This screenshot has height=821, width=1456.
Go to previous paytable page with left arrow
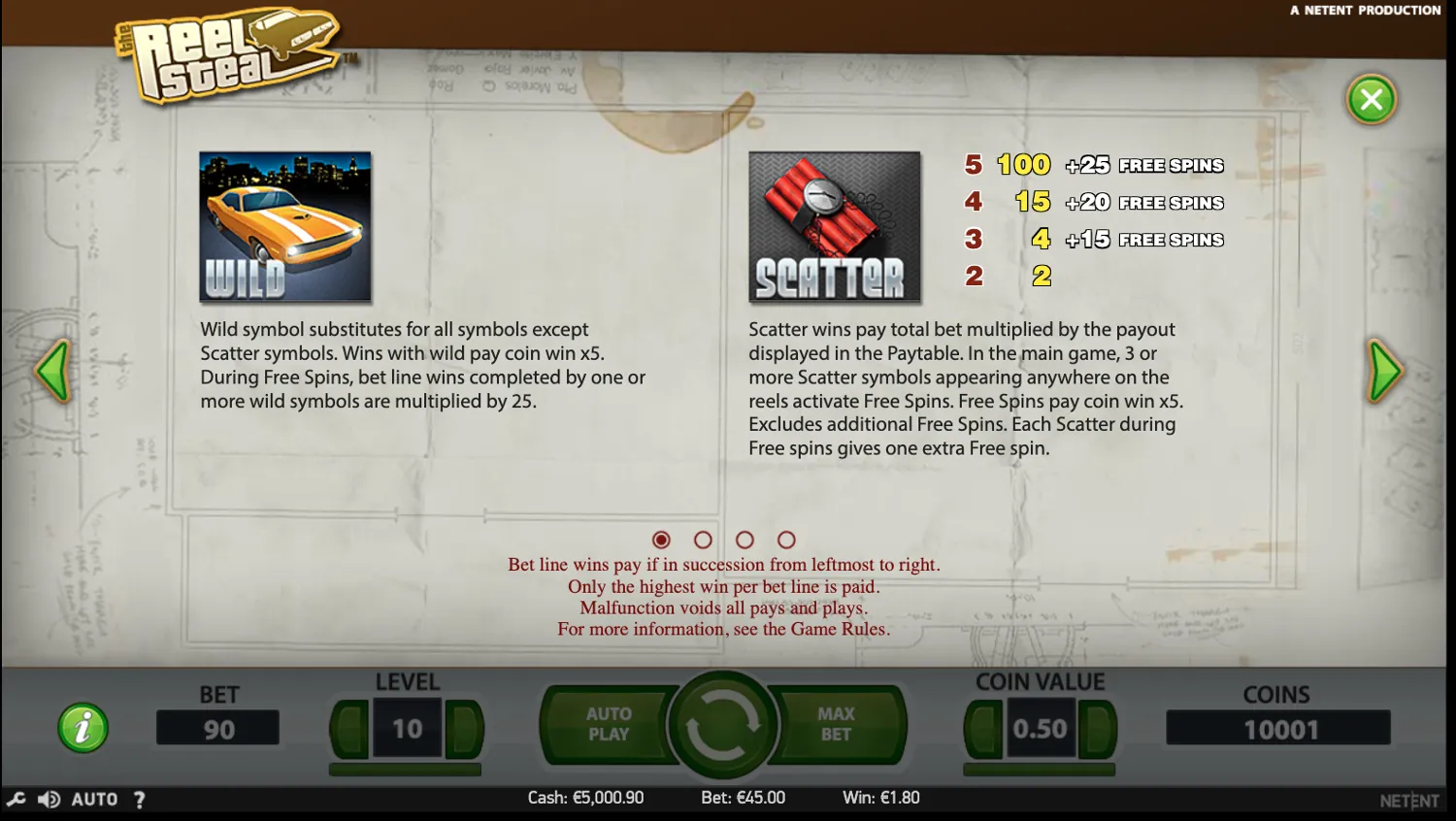pos(53,371)
